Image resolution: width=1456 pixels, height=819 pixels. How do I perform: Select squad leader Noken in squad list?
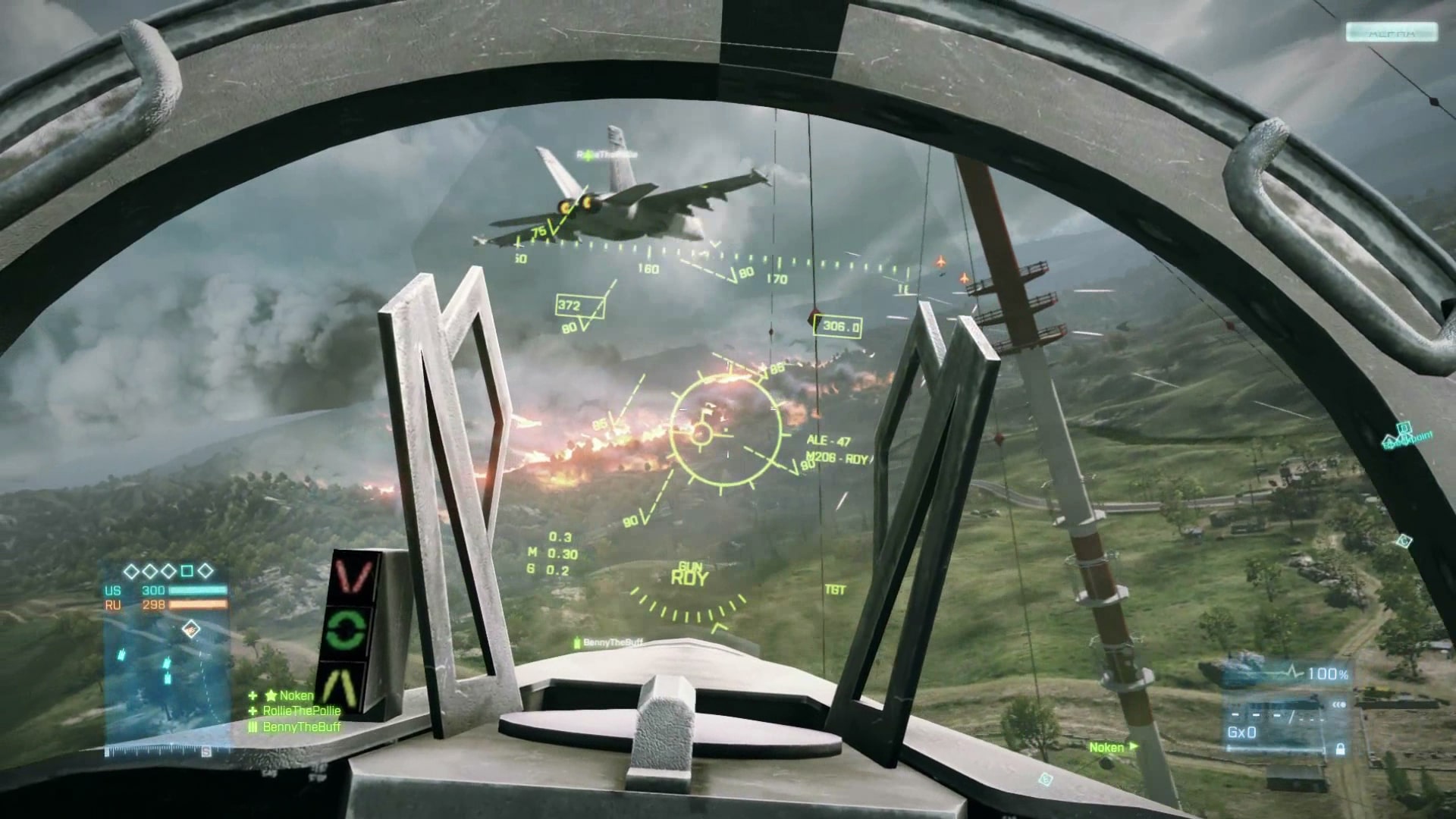pyautogui.click(x=296, y=695)
